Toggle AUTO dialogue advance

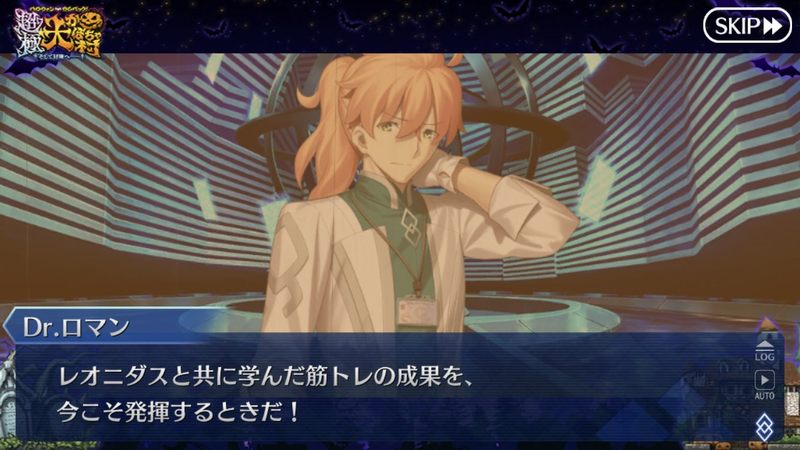[x=764, y=384]
